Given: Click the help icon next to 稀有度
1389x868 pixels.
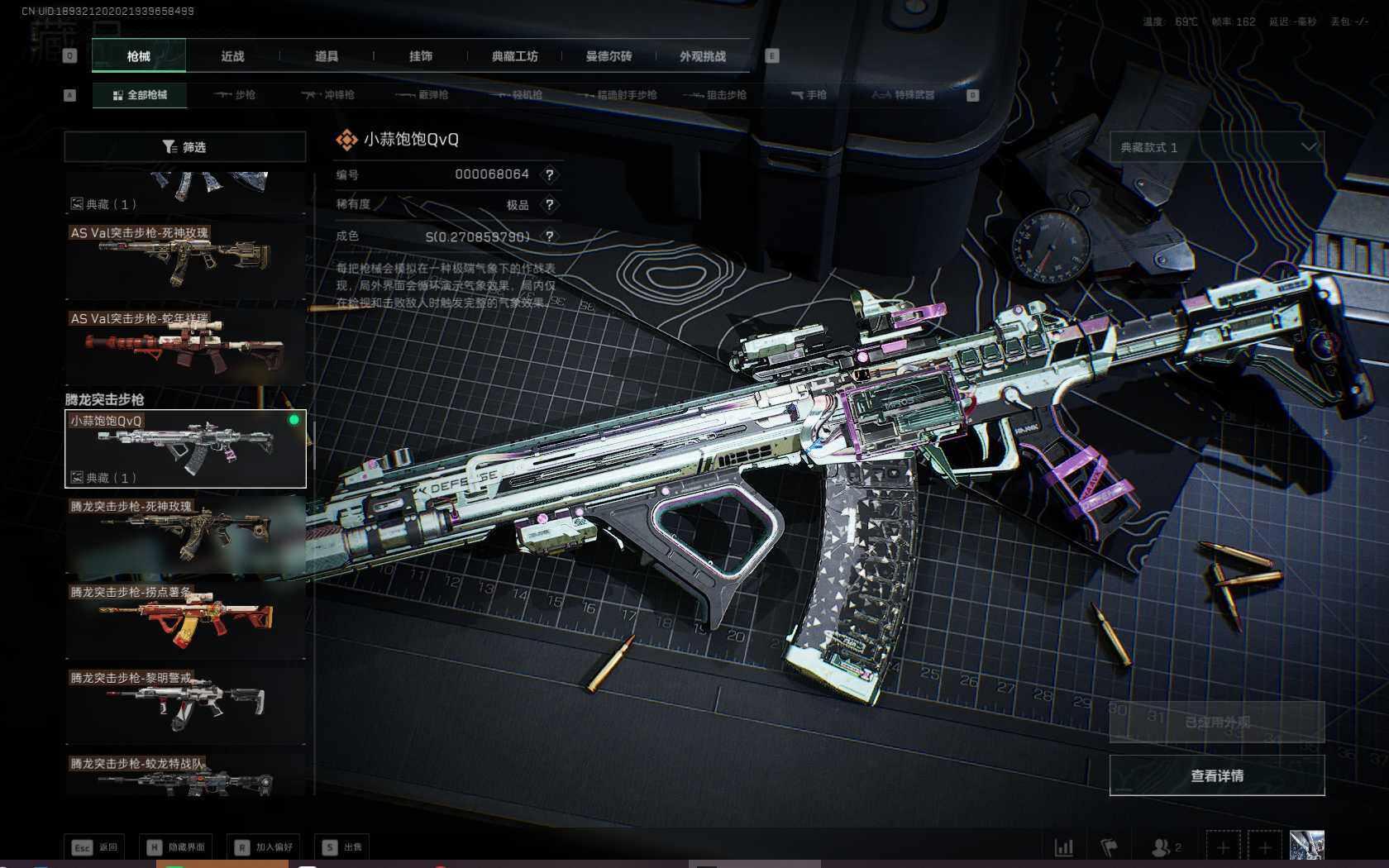Looking at the screenshot, I should pos(549,205).
